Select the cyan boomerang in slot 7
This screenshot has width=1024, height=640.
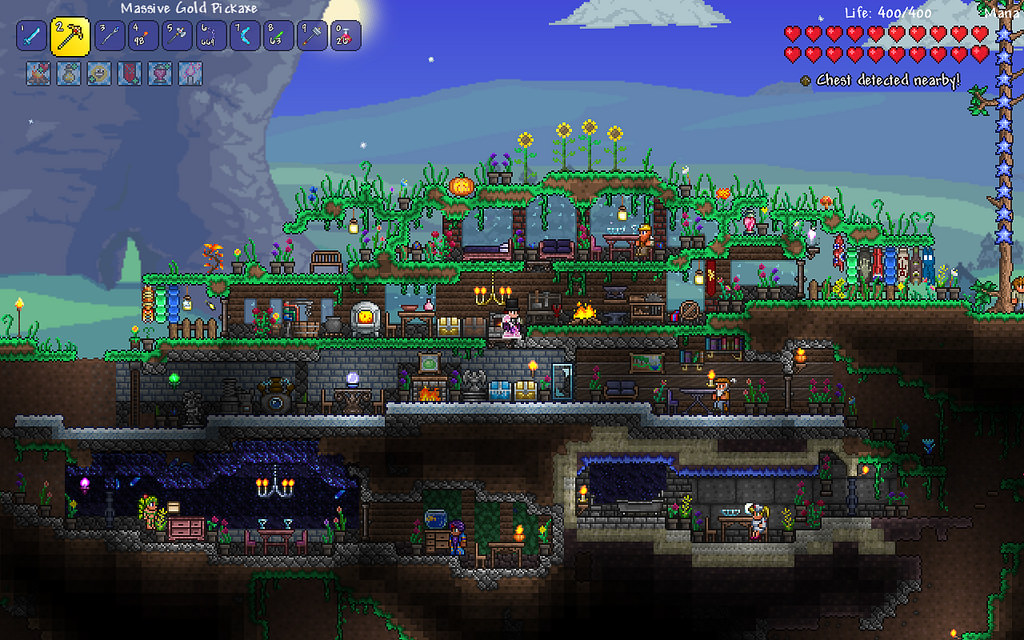pyautogui.click(x=244, y=36)
